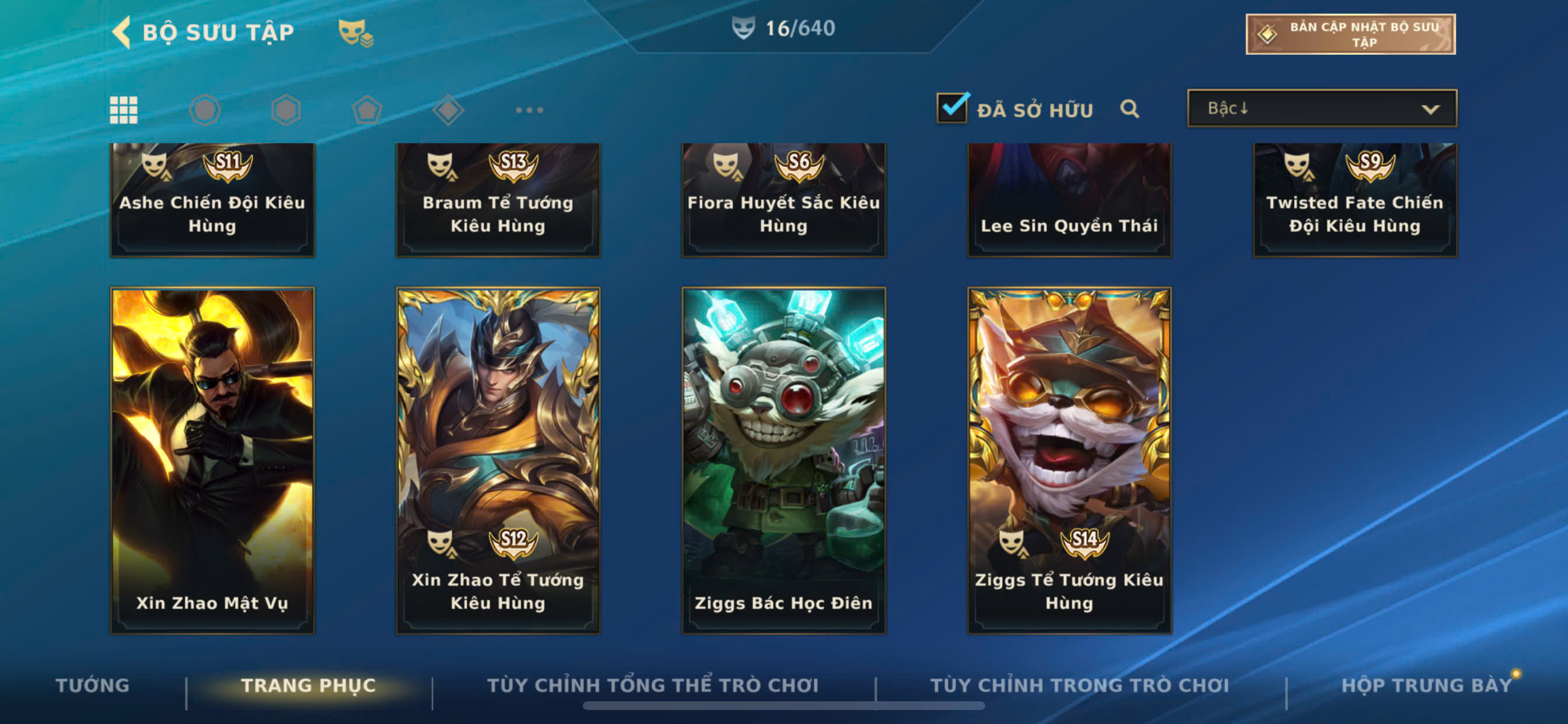
Task: Select Ziggs Tể Tướng Kiêu Hùng card
Action: coord(1069,460)
